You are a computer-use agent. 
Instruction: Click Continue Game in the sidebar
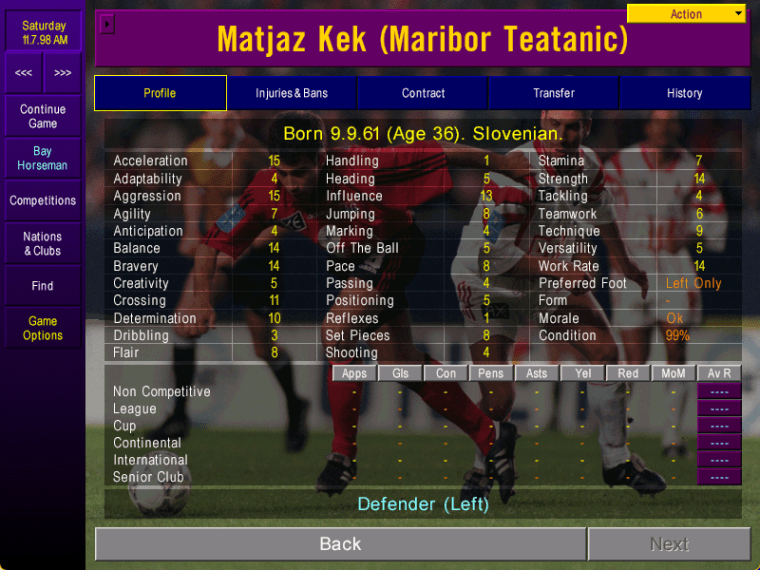click(x=43, y=116)
